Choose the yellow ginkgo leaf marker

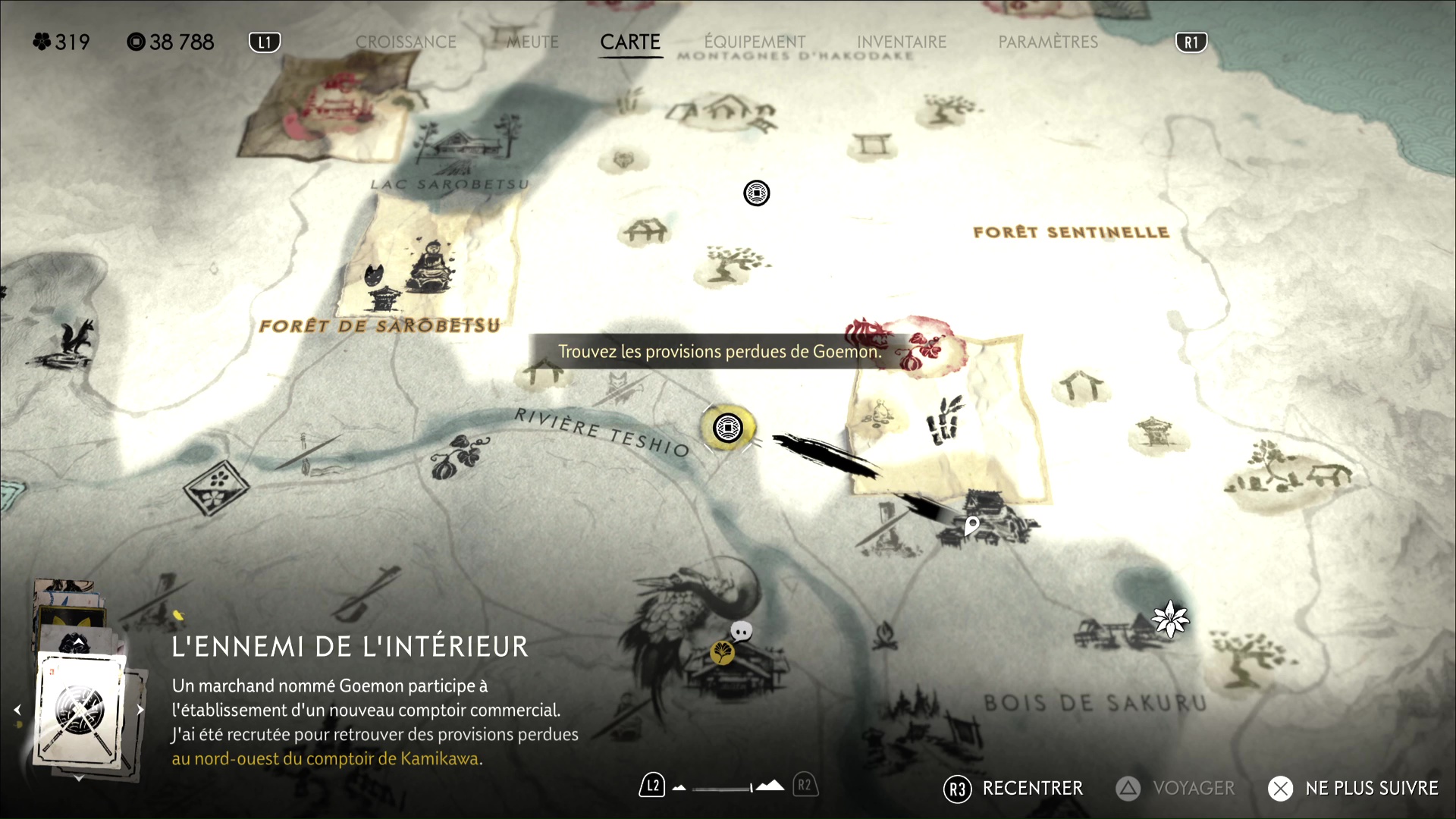click(722, 651)
